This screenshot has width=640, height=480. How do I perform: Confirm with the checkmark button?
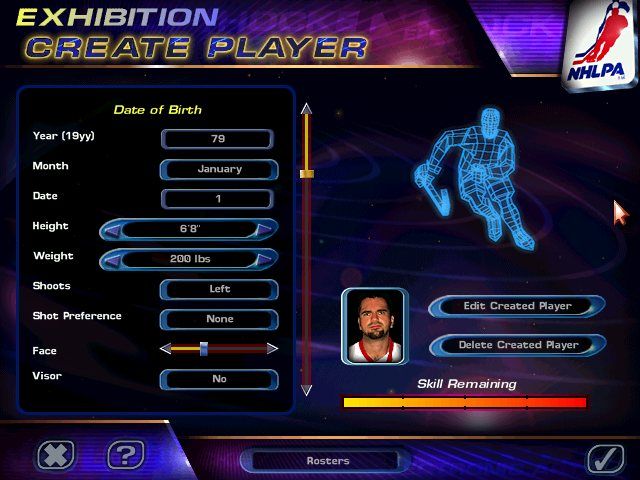point(604,457)
